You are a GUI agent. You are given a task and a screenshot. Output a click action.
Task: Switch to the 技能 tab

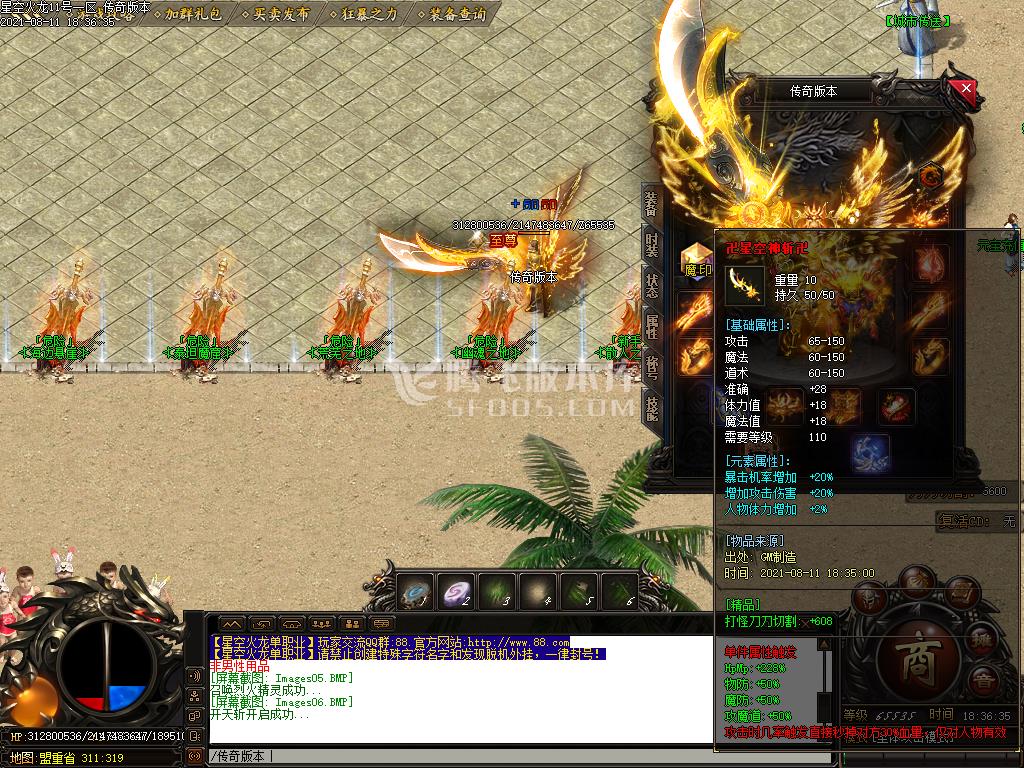651,408
